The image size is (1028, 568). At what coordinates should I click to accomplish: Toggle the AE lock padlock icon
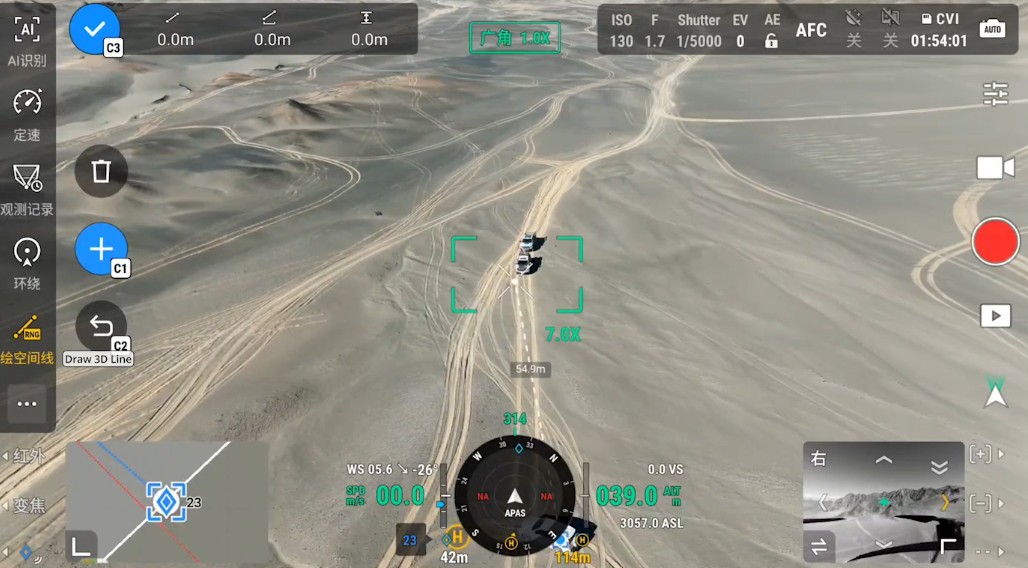771,41
